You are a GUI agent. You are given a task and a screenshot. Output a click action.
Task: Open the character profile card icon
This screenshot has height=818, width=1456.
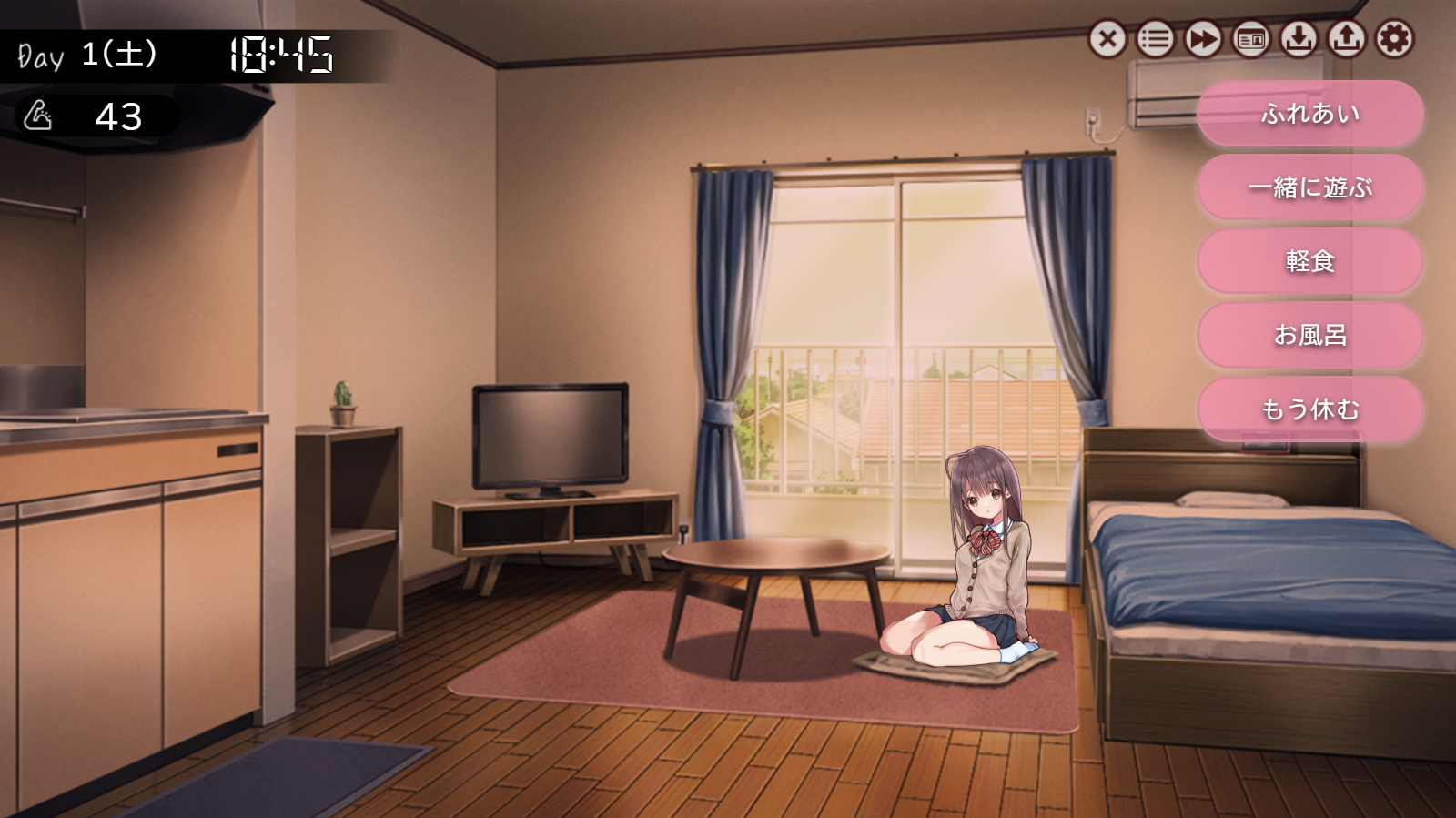(1249, 39)
